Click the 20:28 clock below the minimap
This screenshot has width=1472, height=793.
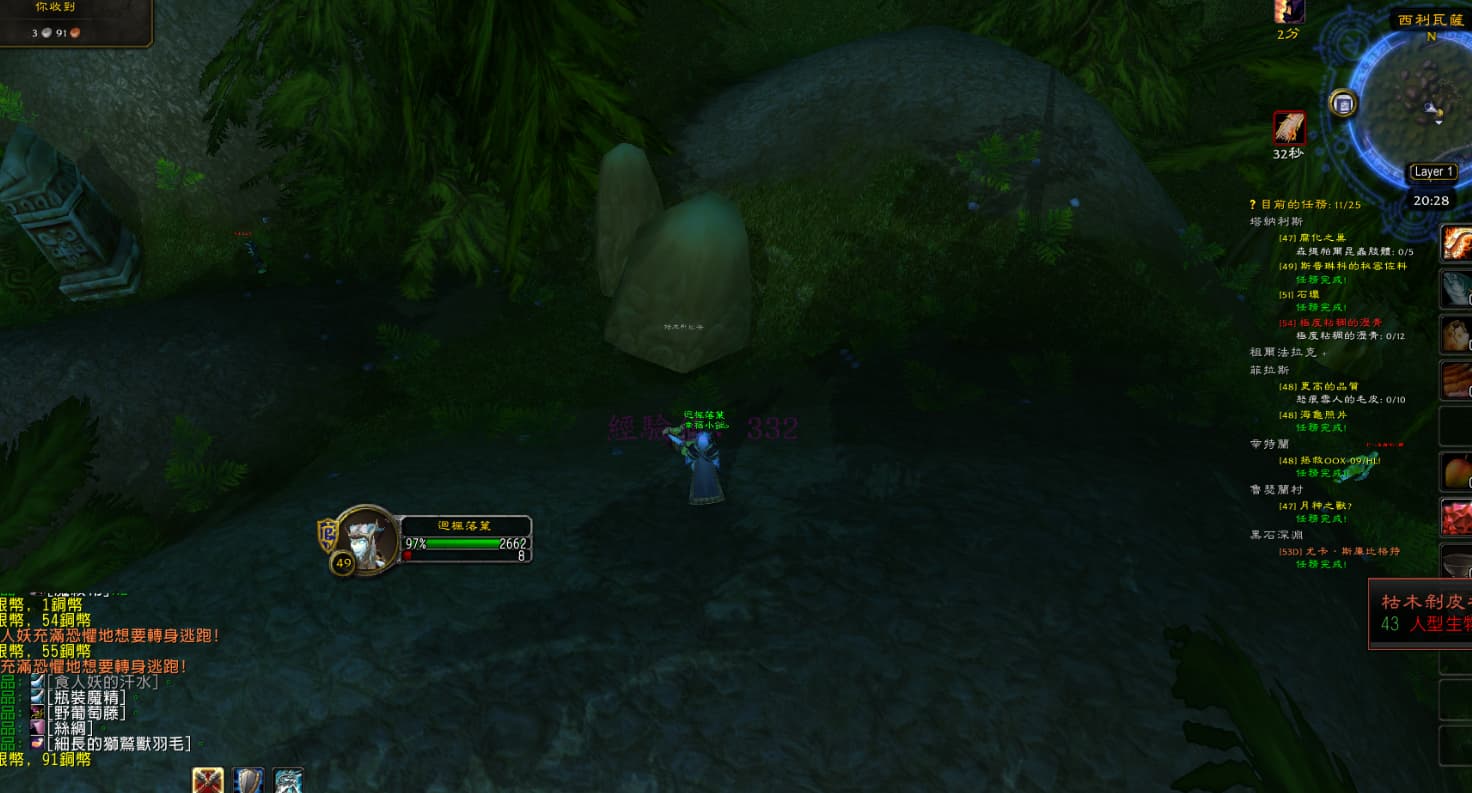pos(1431,200)
